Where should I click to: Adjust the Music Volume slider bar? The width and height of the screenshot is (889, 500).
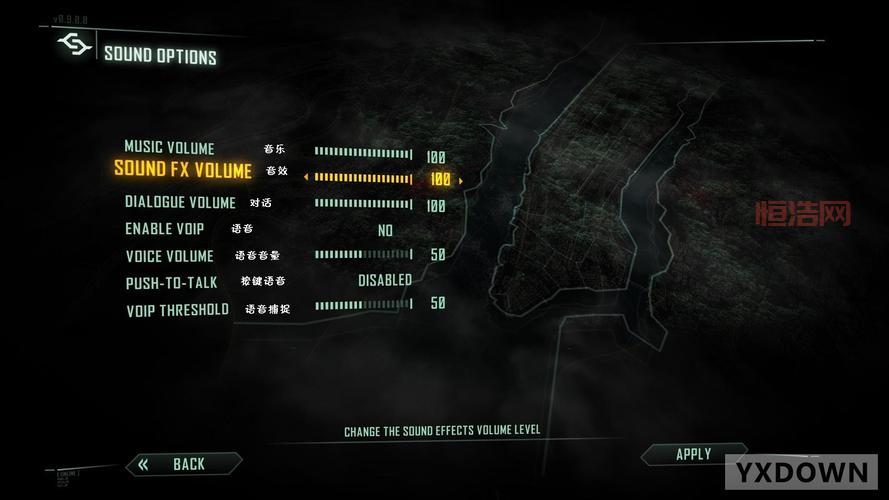coord(363,153)
